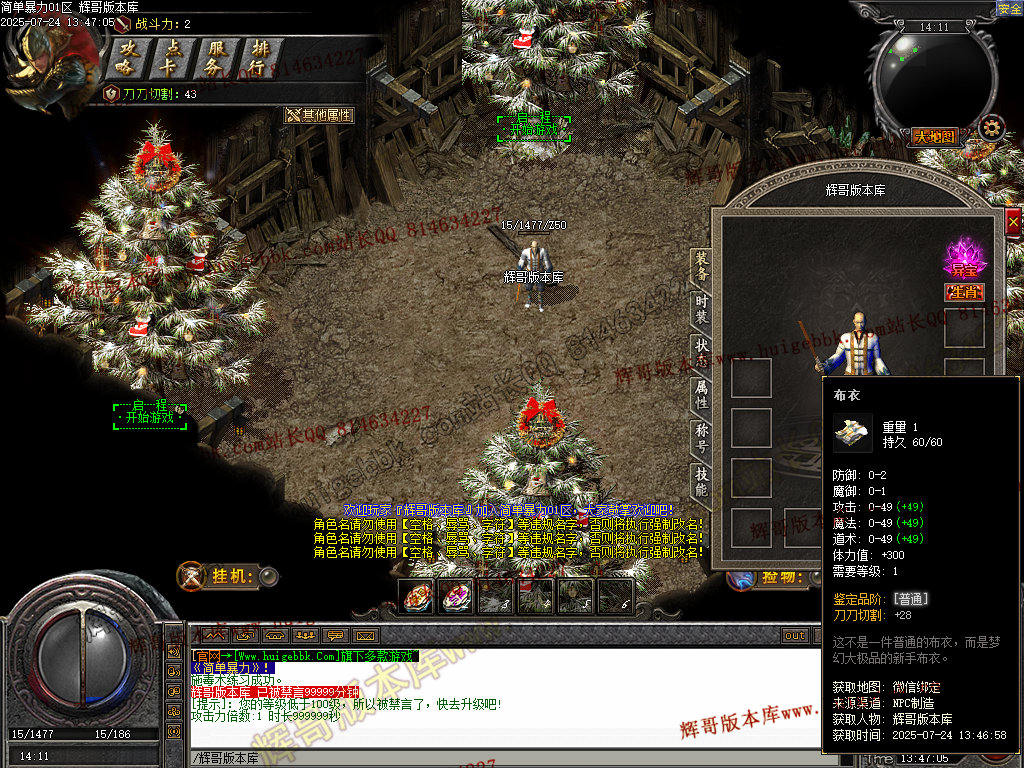Click the 异宝 purple lotus icon
Image resolution: width=1024 pixels, height=768 pixels.
coord(965,259)
